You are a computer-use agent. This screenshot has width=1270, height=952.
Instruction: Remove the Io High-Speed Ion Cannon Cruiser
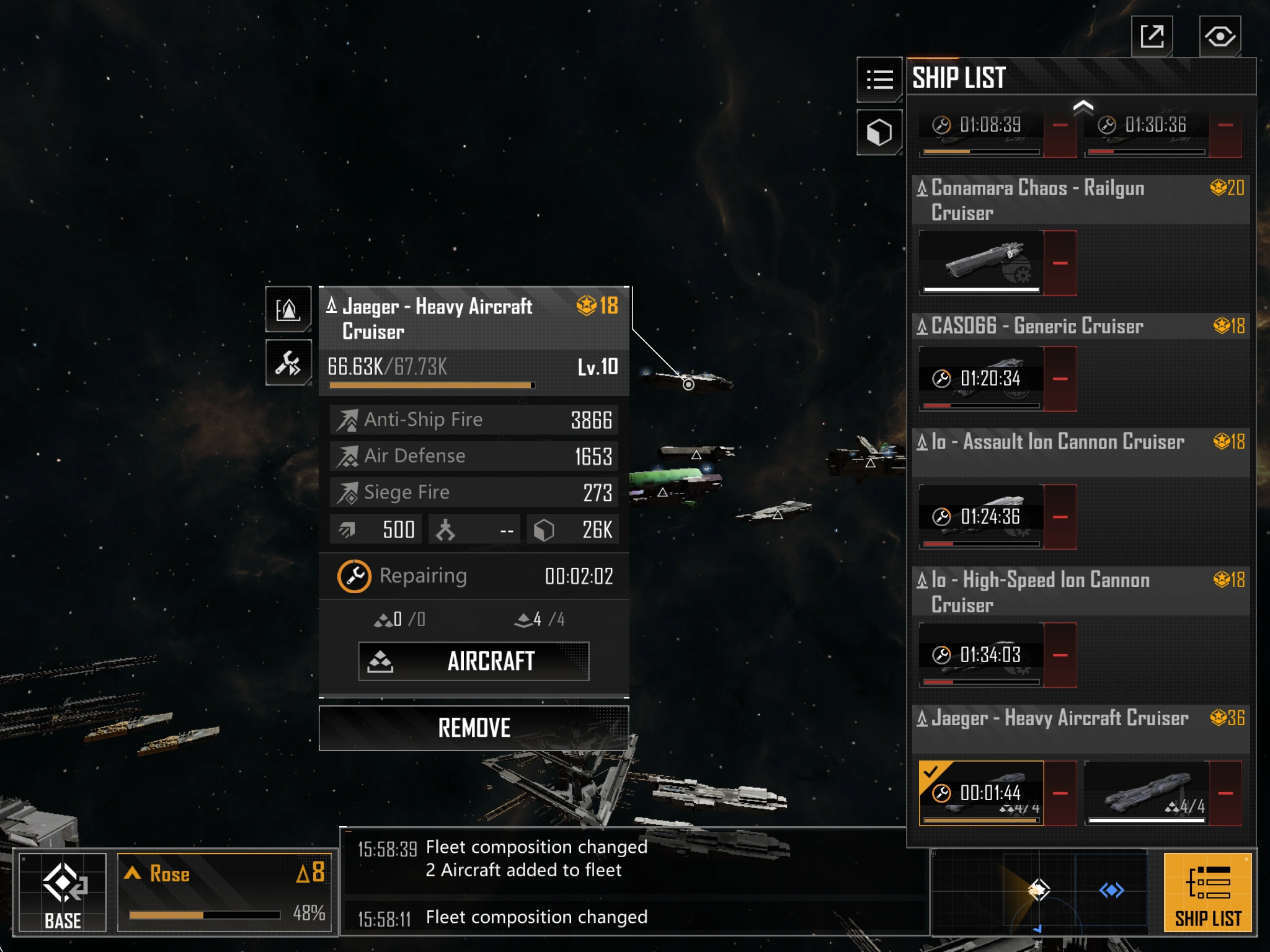pos(1060,655)
